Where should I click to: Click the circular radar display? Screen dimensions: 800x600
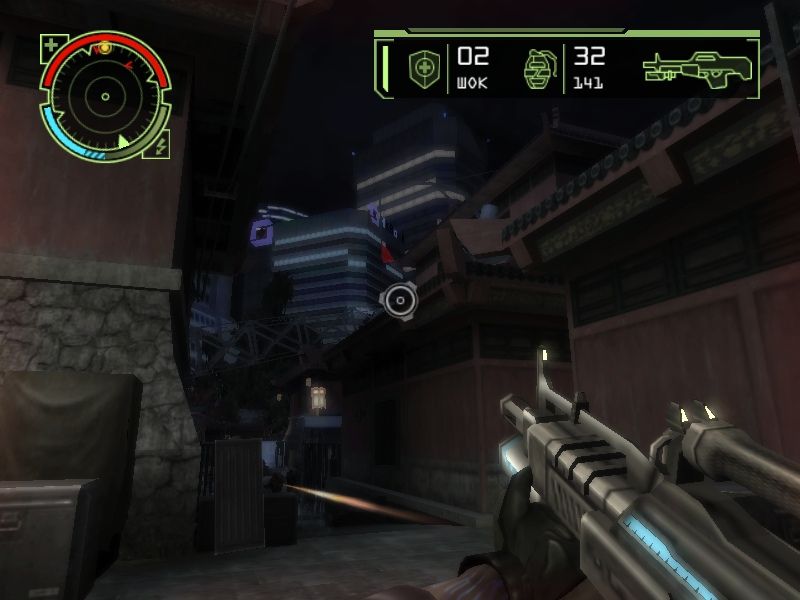(x=105, y=97)
